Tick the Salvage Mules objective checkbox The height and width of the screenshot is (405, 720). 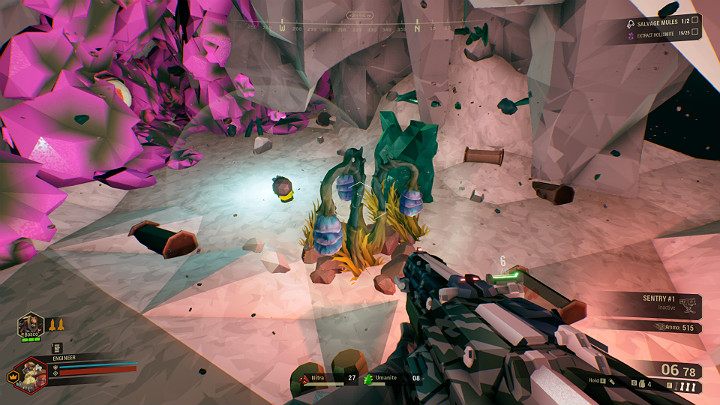[695, 23]
